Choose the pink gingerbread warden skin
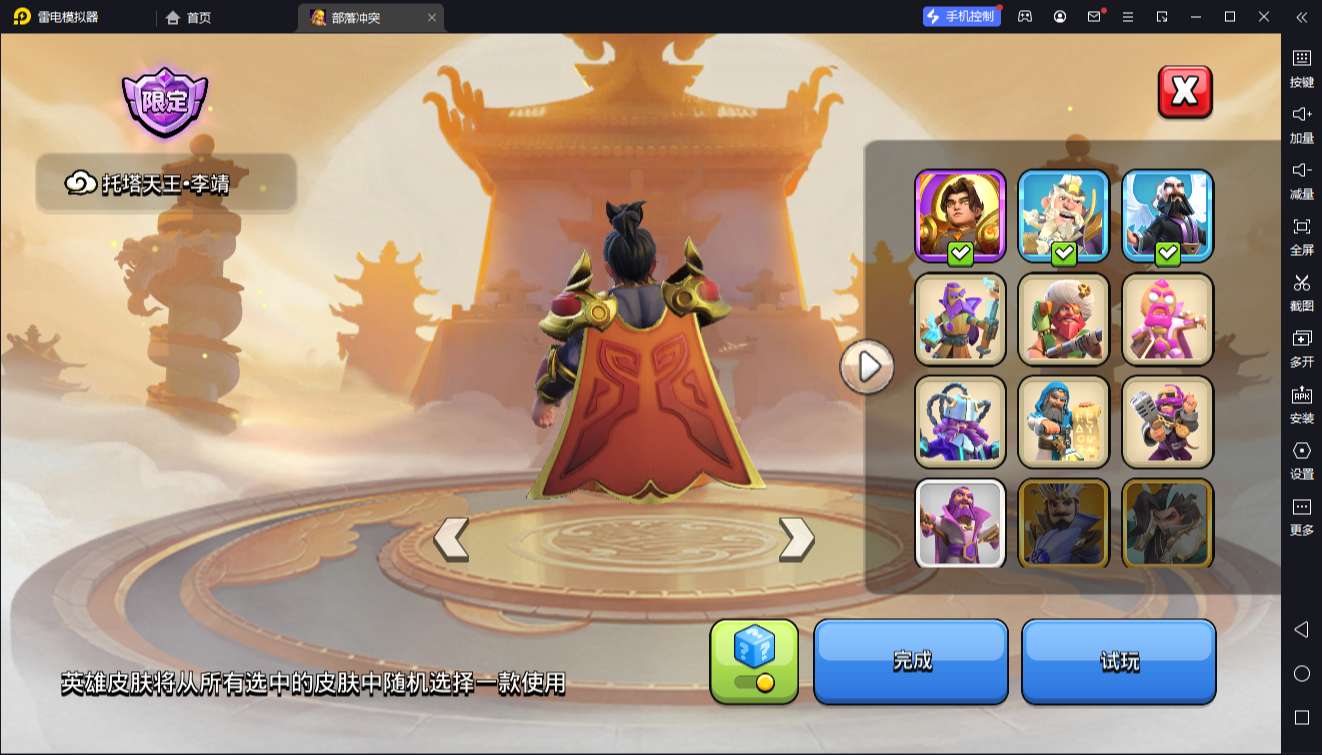The width and height of the screenshot is (1322, 755). (x=1168, y=319)
